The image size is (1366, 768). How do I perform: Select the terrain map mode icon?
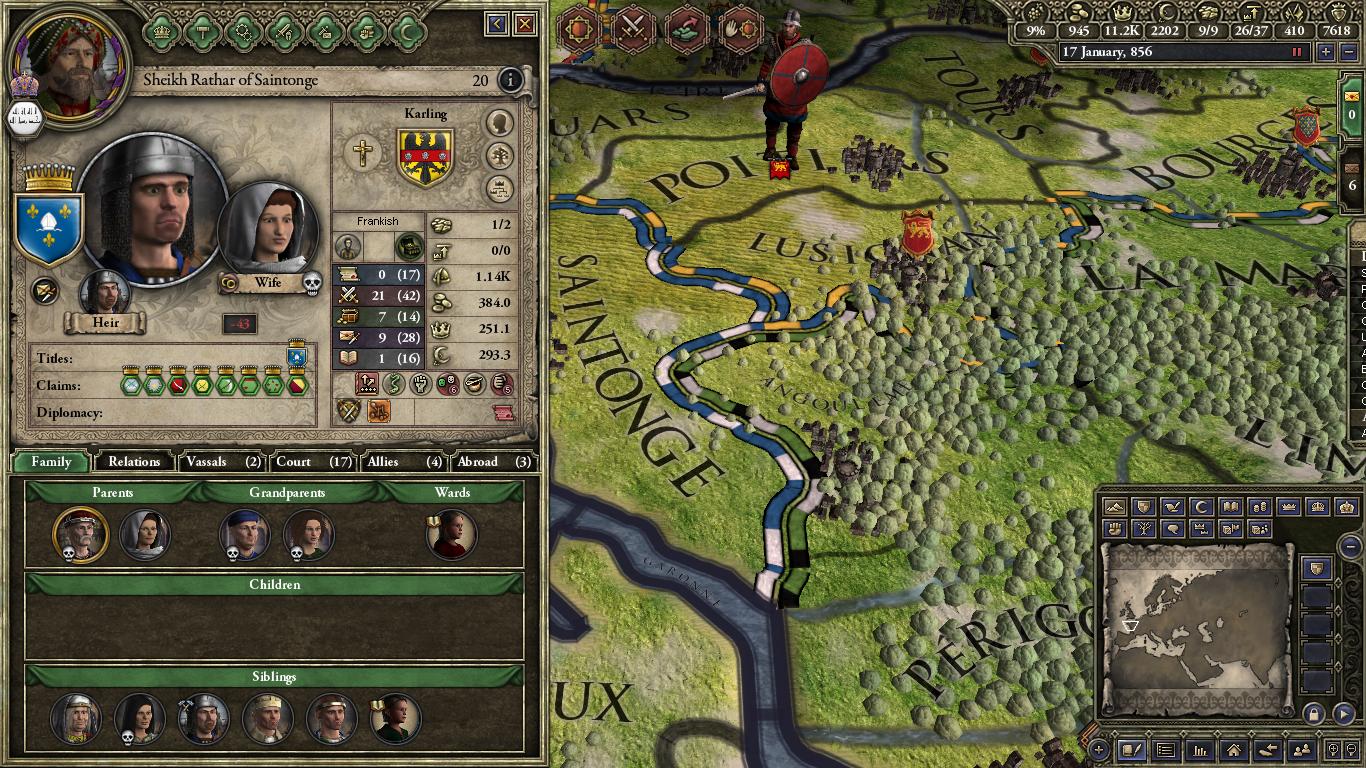1115,507
